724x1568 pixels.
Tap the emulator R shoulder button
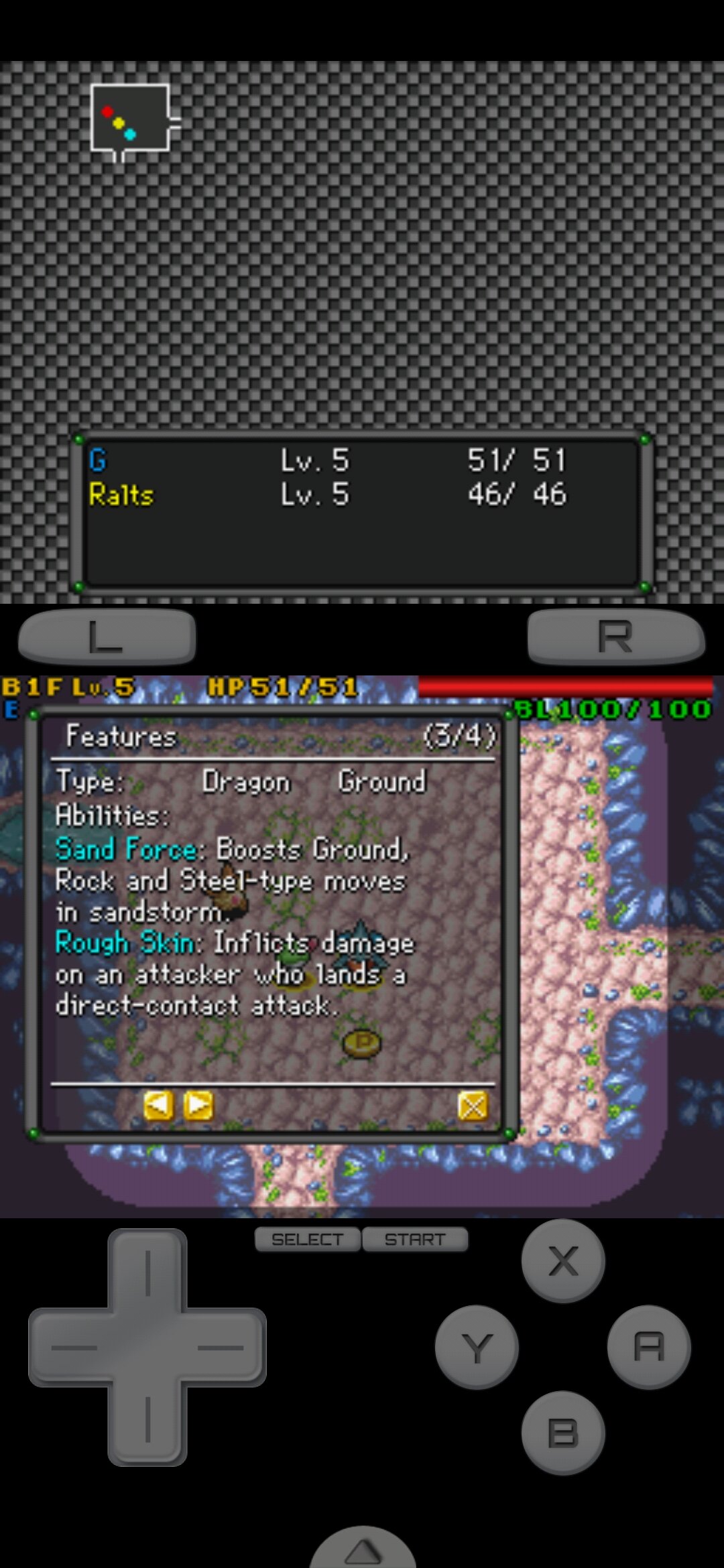[x=615, y=636]
